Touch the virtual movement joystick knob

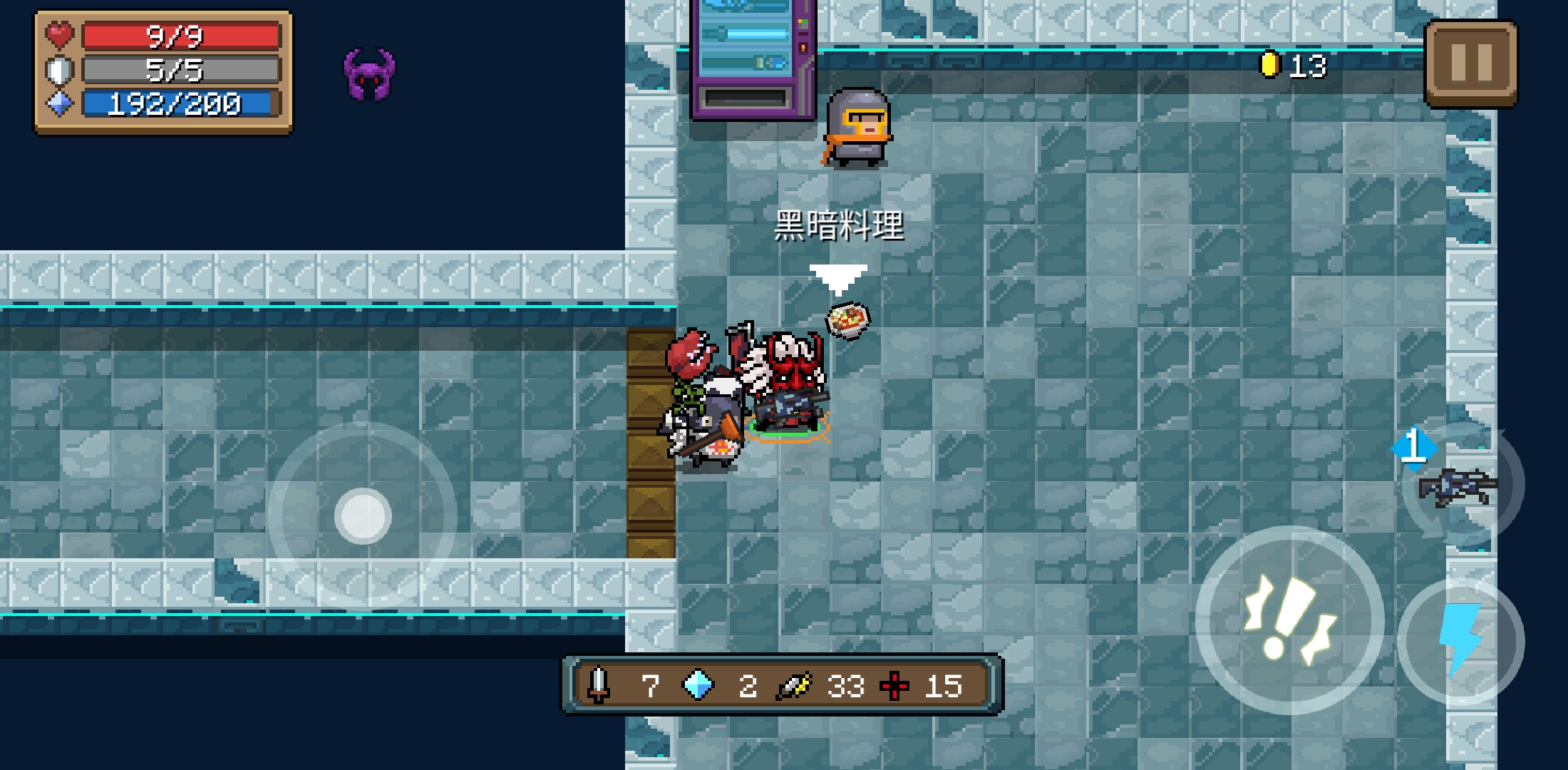[363, 516]
